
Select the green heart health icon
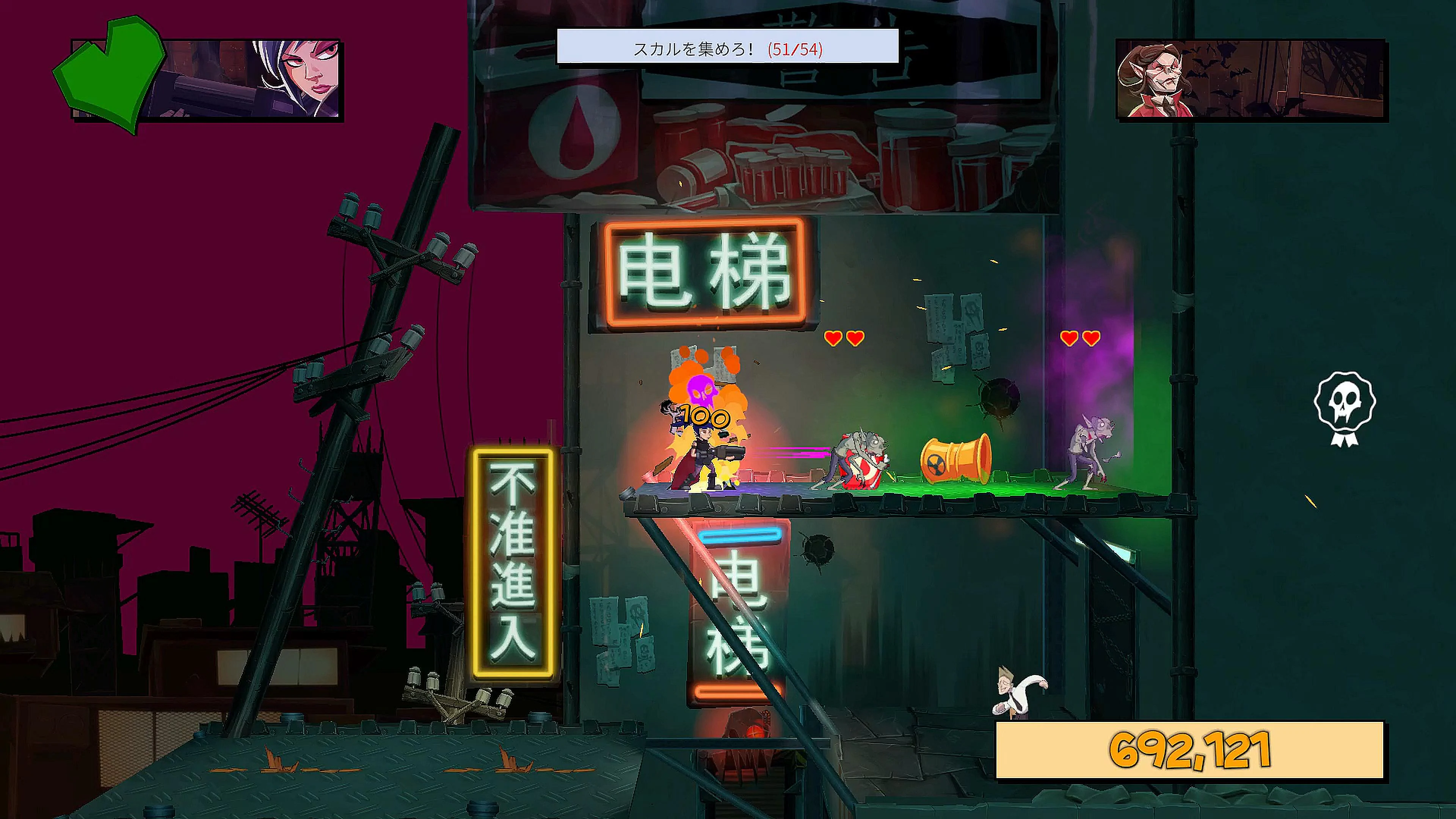[x=111, y=75]
